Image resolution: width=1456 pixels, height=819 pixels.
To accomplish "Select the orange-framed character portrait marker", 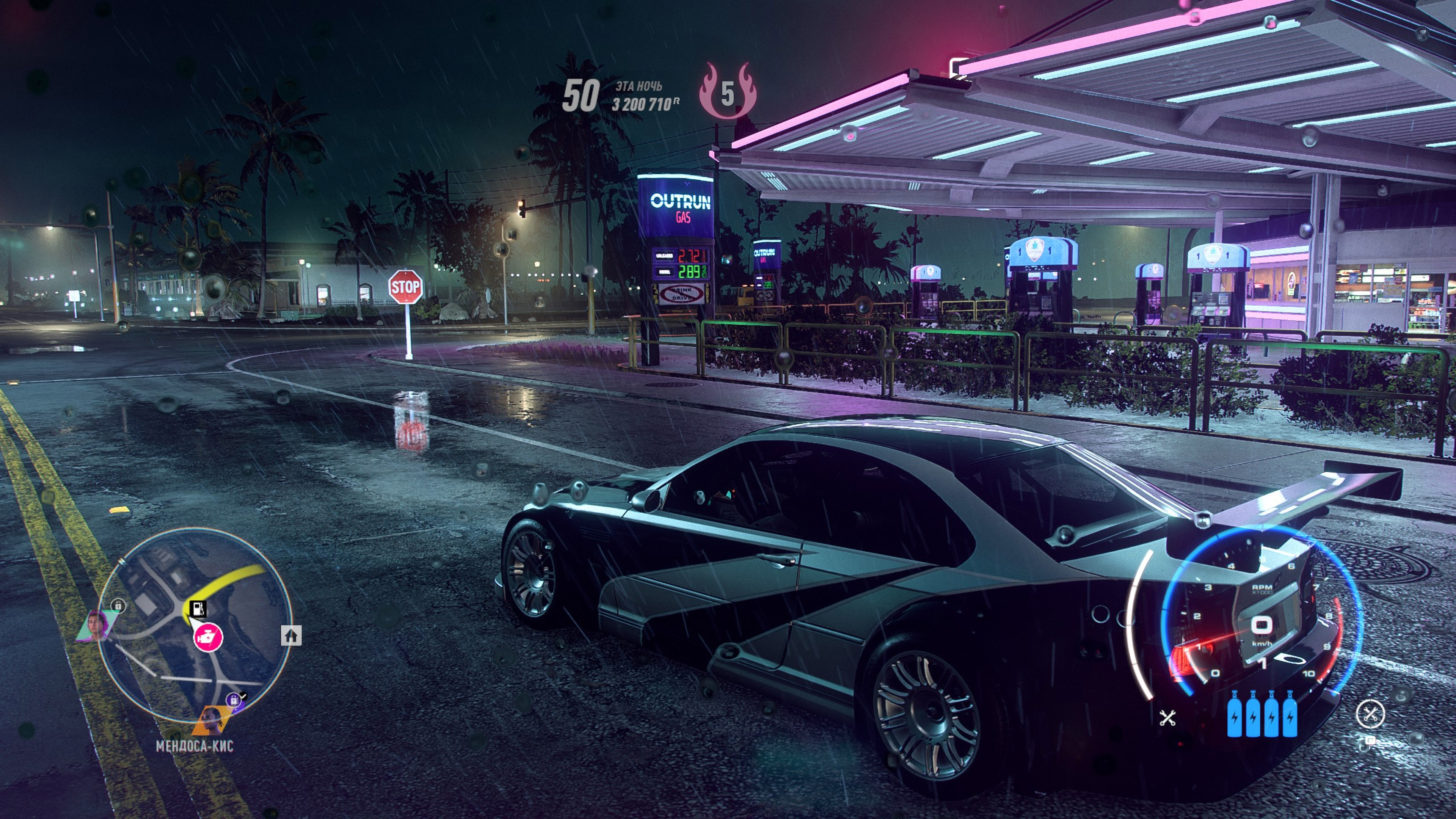I will tap(212, 720).
